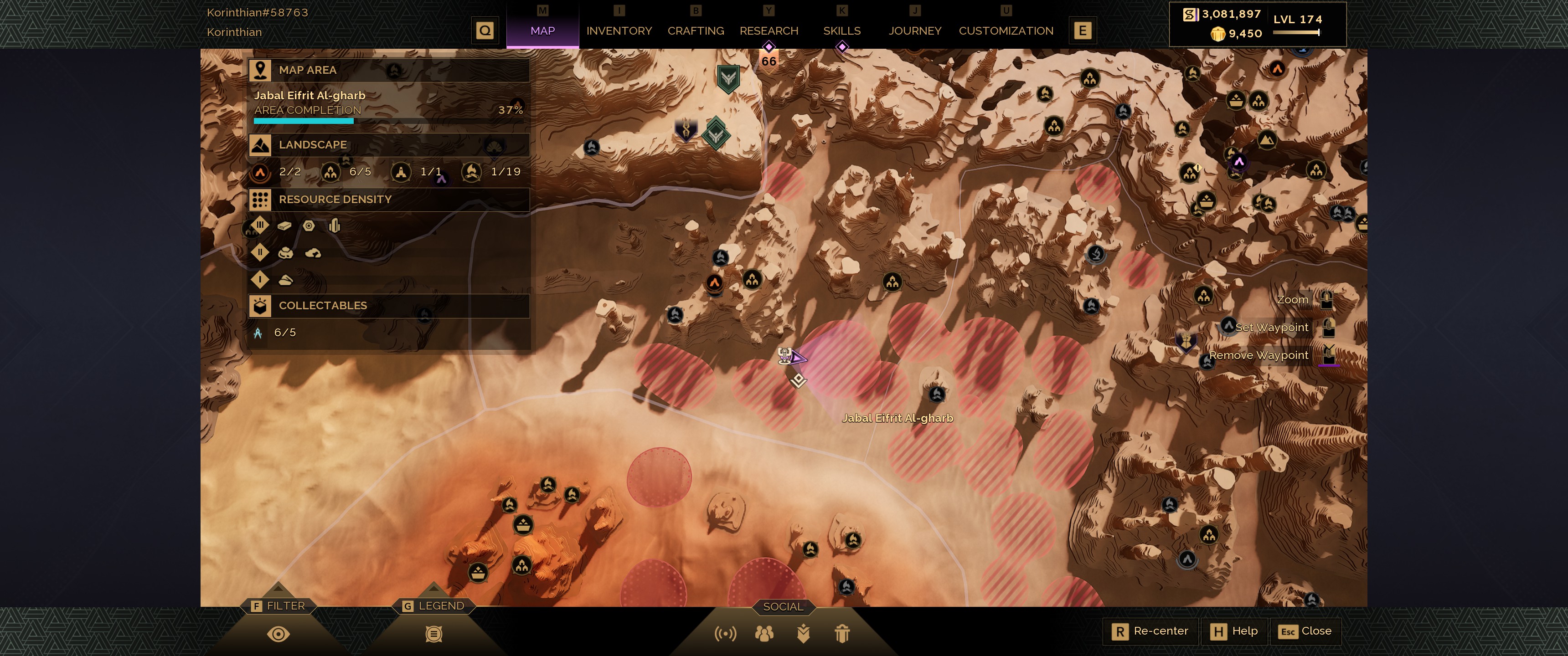
Task: Open the Social group members icon
Action: tap(764, 634)
